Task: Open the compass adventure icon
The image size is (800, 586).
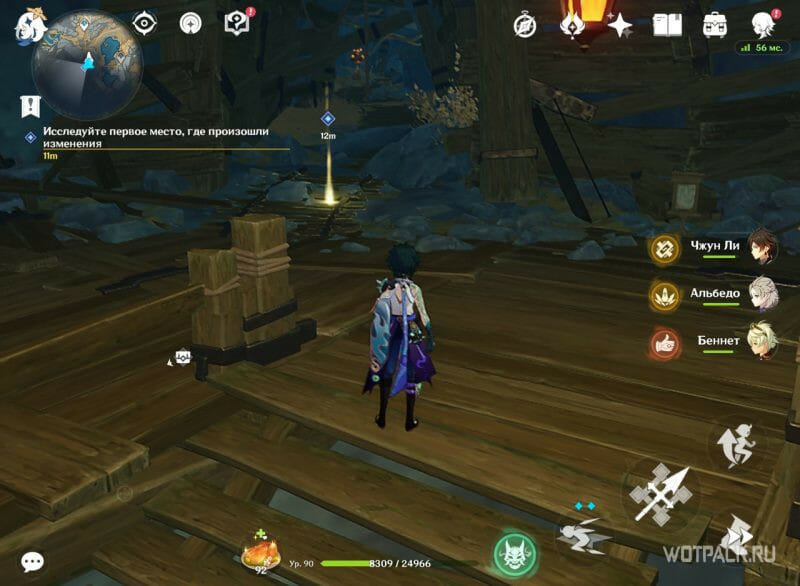Action: (525, 25)
